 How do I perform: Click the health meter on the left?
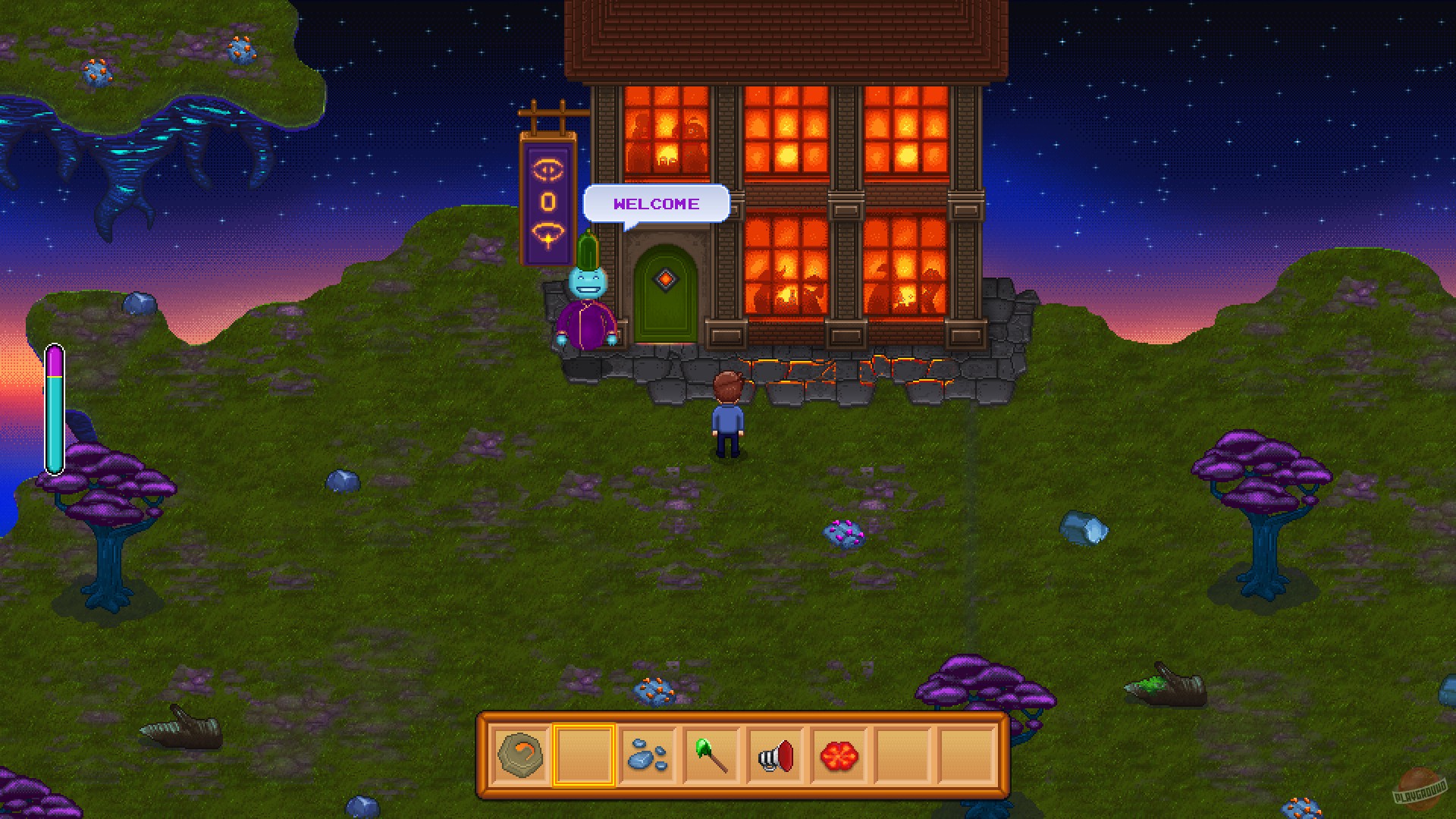click(55, 406)
